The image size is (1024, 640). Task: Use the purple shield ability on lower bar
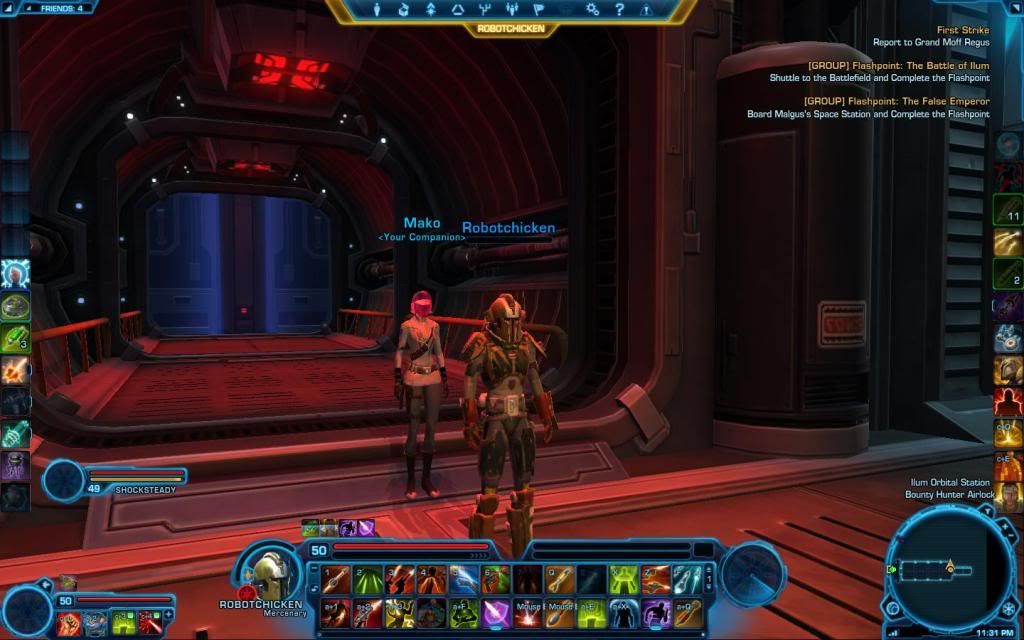click(x=497, y=612)
